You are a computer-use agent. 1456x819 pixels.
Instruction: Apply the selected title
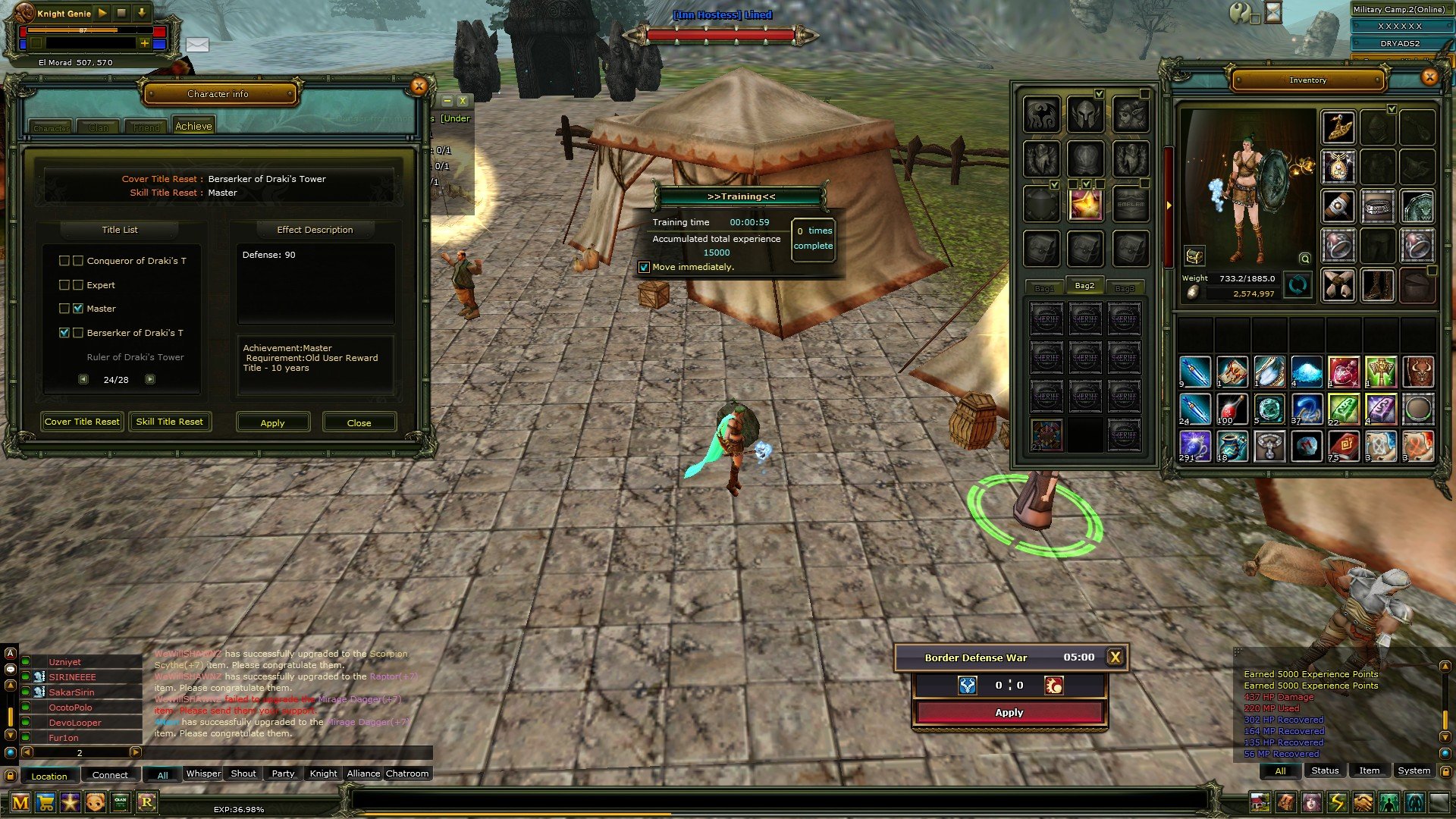click(272, 422)
